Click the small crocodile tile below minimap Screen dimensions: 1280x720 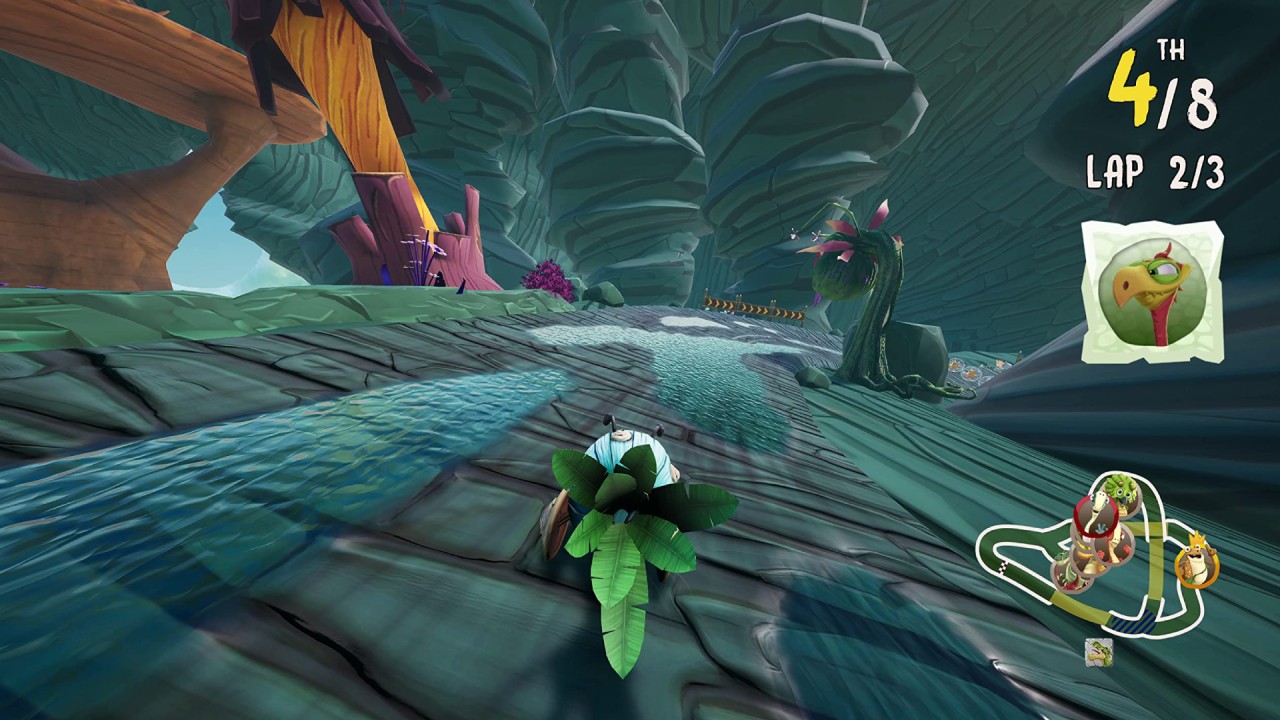(1098, 651)
